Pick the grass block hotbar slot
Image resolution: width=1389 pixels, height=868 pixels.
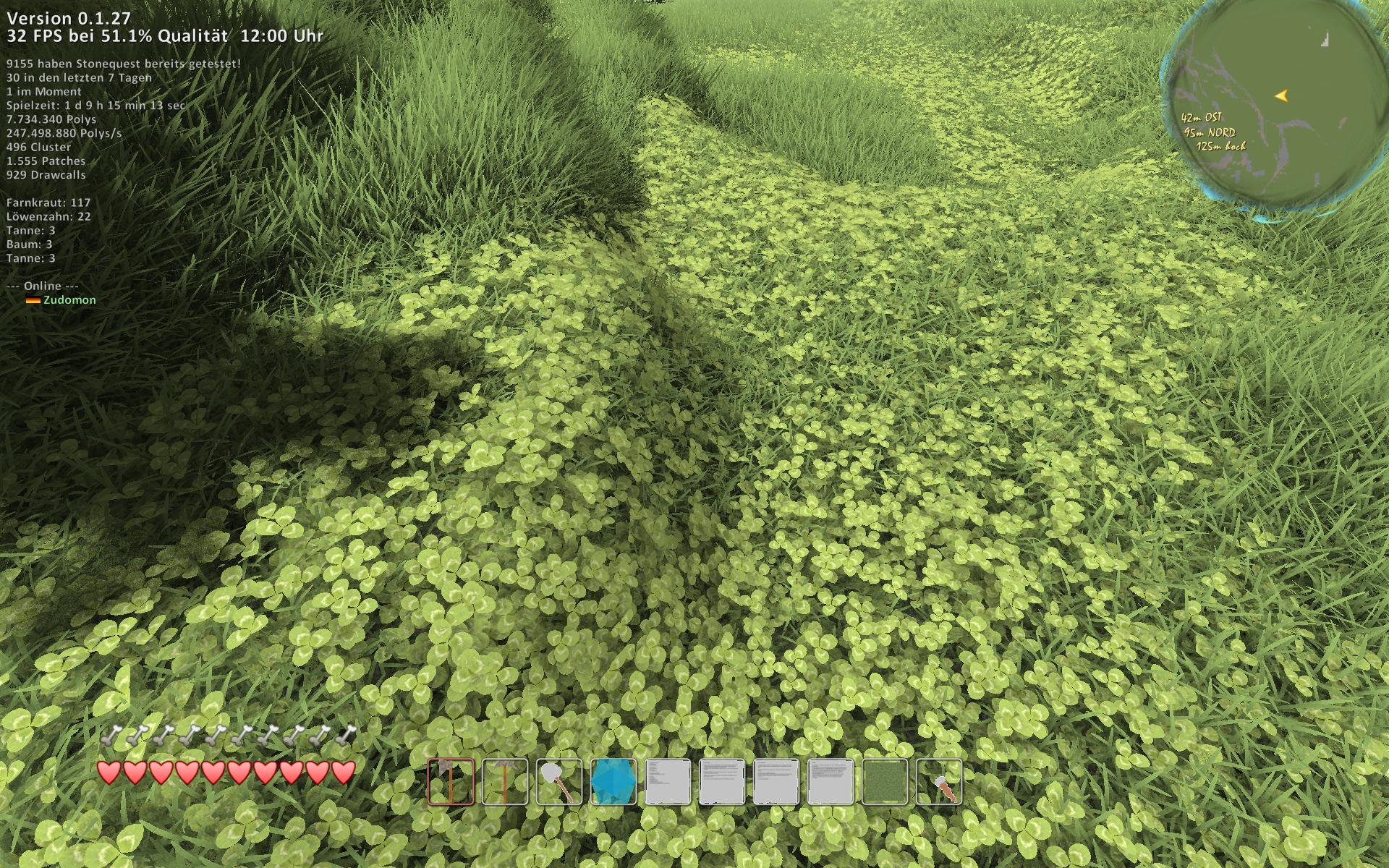(885, 782)
